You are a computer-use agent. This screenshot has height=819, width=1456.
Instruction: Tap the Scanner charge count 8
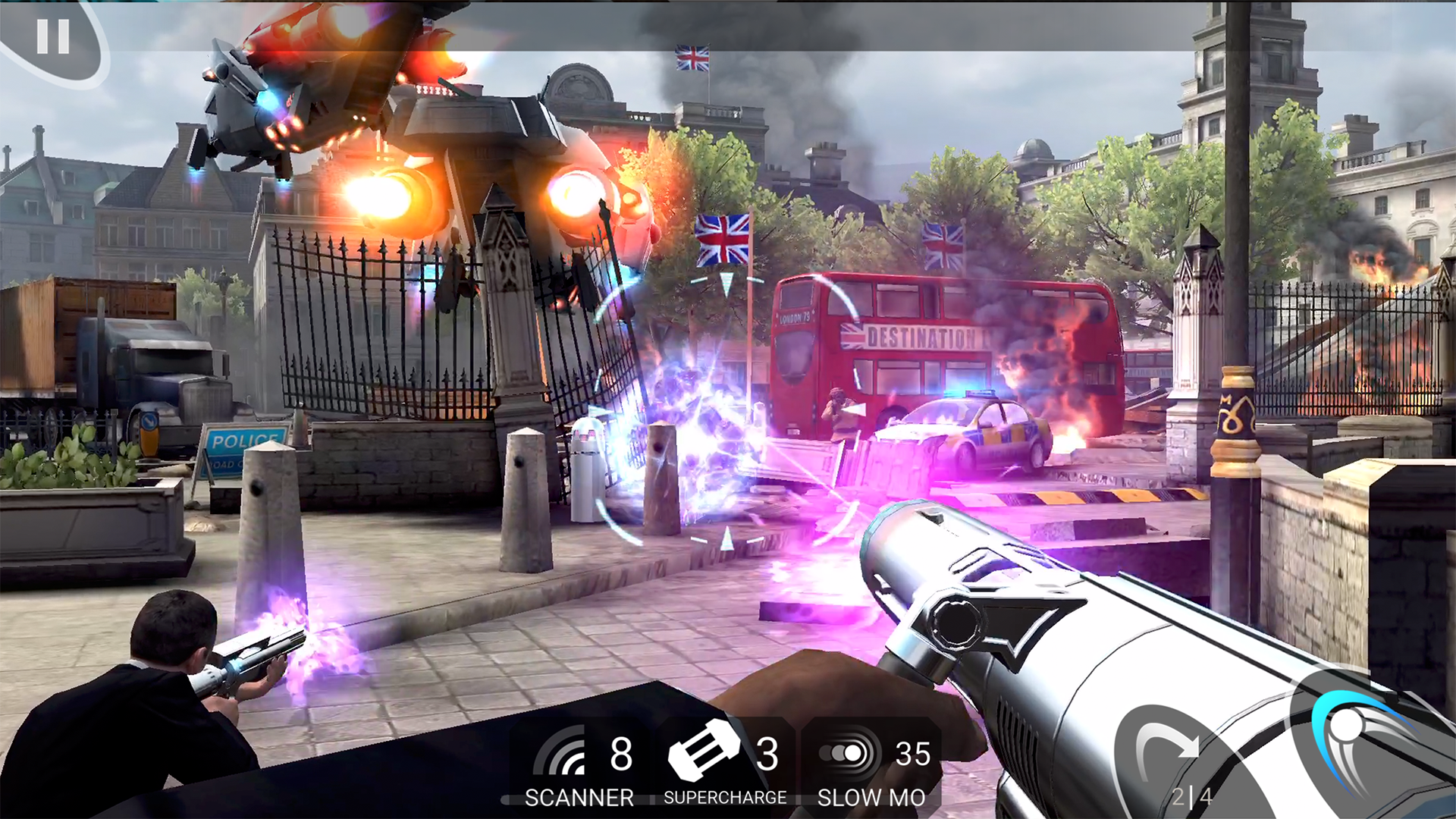(620, 755)
